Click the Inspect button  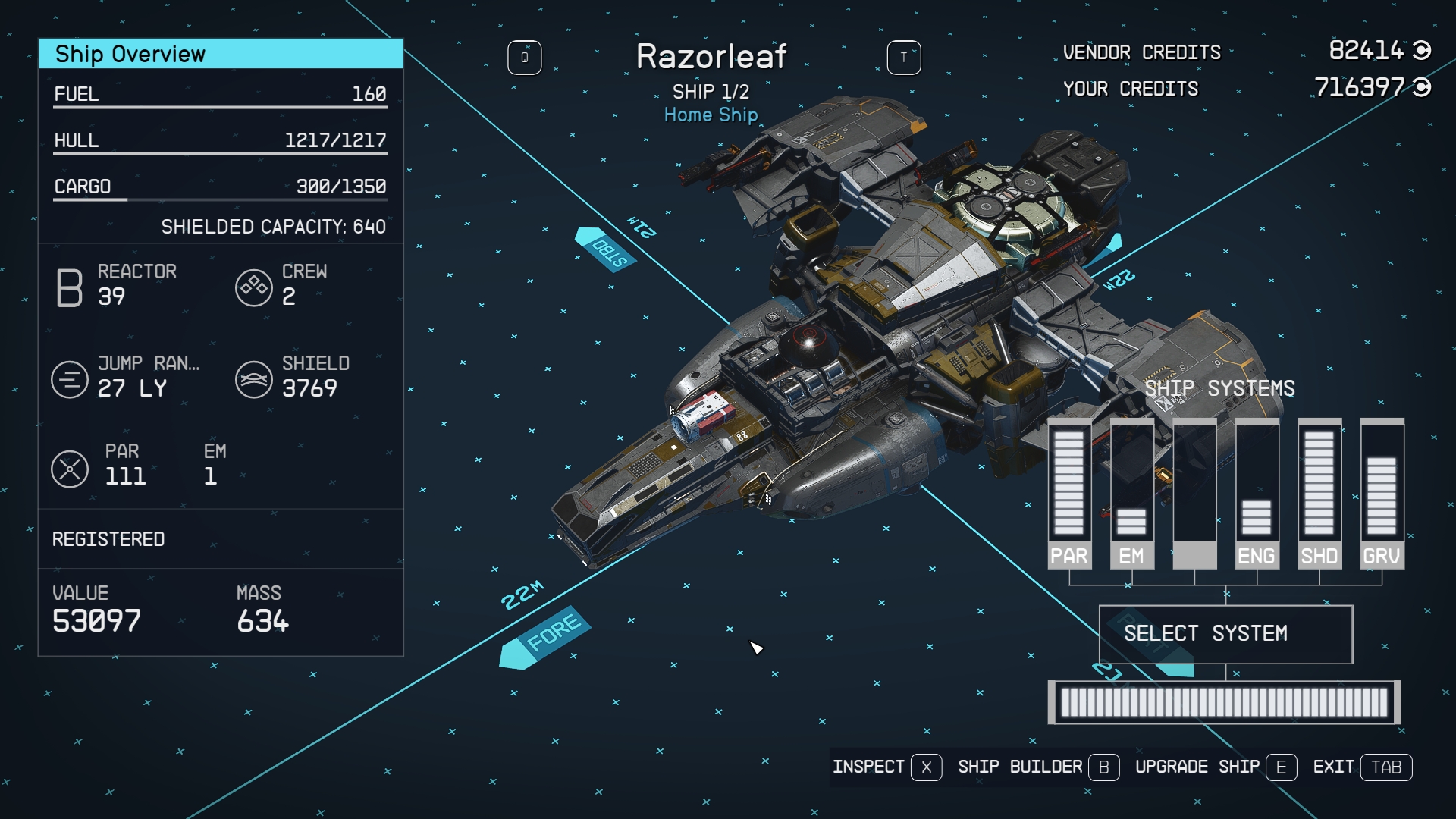pos(886,767)
